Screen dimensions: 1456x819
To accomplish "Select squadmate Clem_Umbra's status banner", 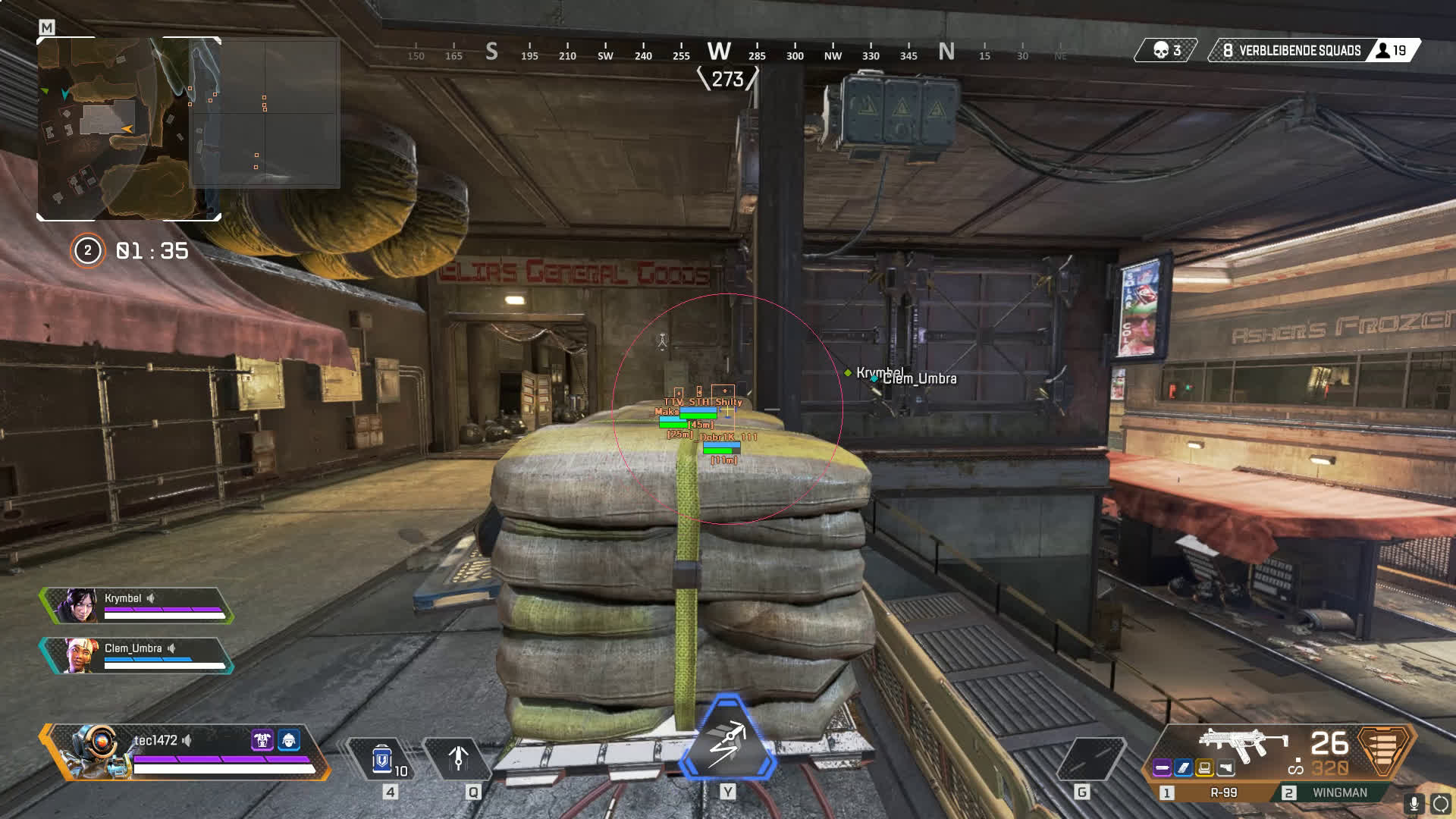I will (137, 655).
